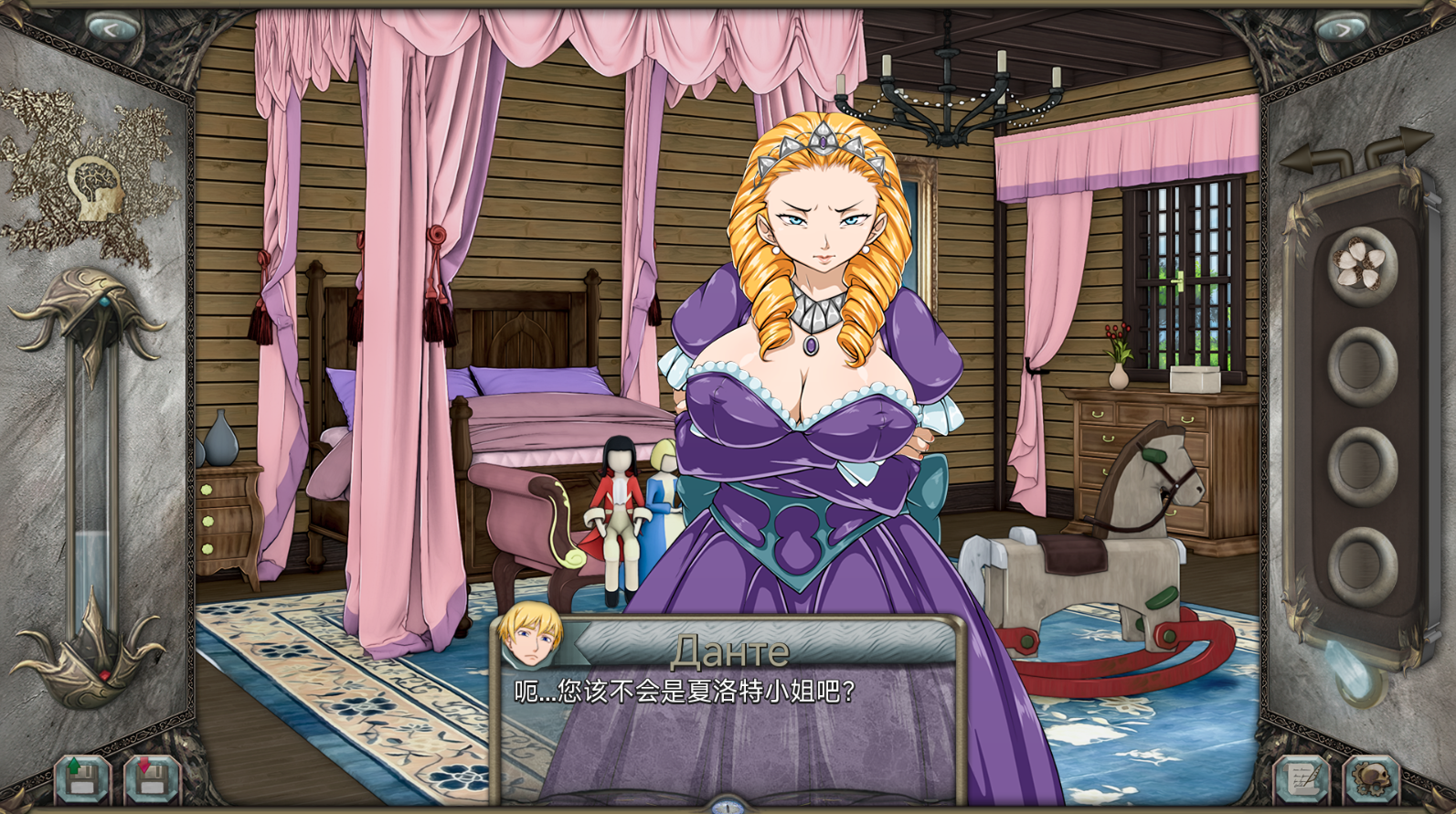
Task: Click the save game floppy icon with green arrow
Action: click(x=82, y=779)
